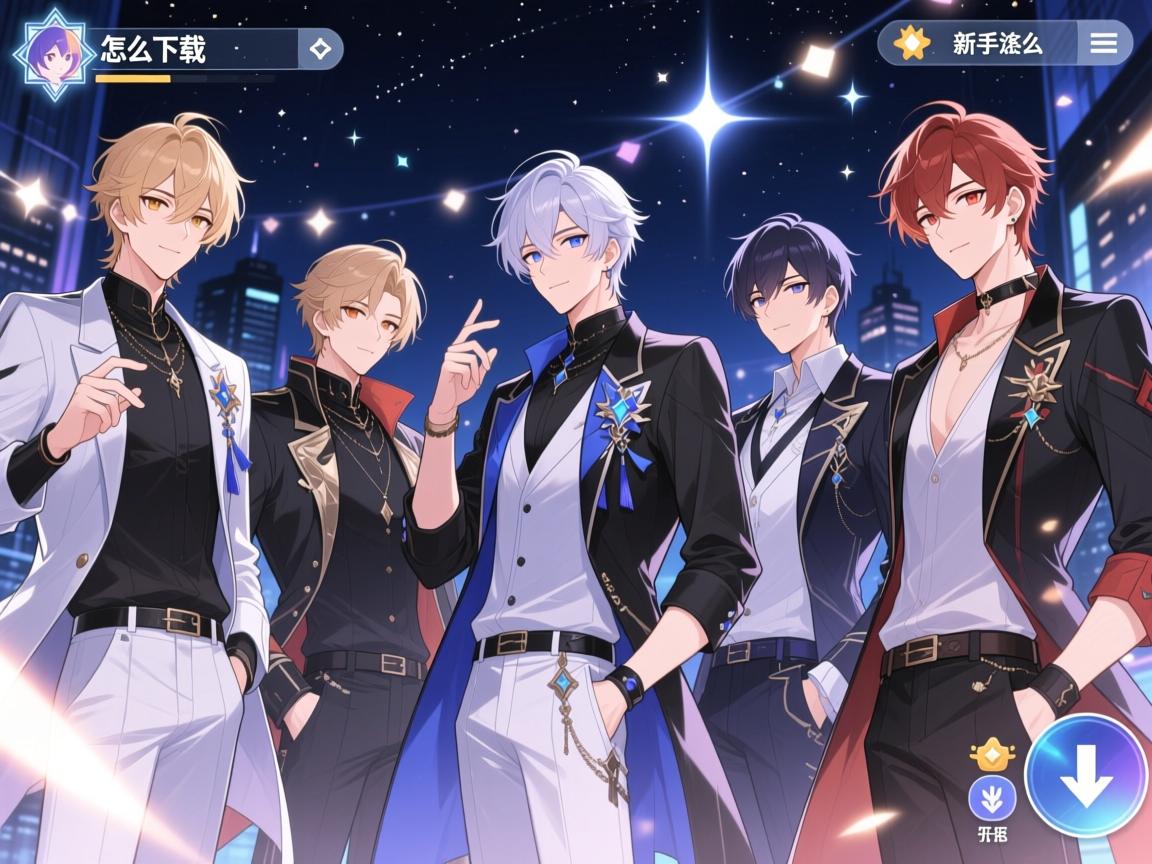Activate the round leaf icon button
This screenshot has height=864, width=1152.
pyautogui.click(x=992, y=798)
